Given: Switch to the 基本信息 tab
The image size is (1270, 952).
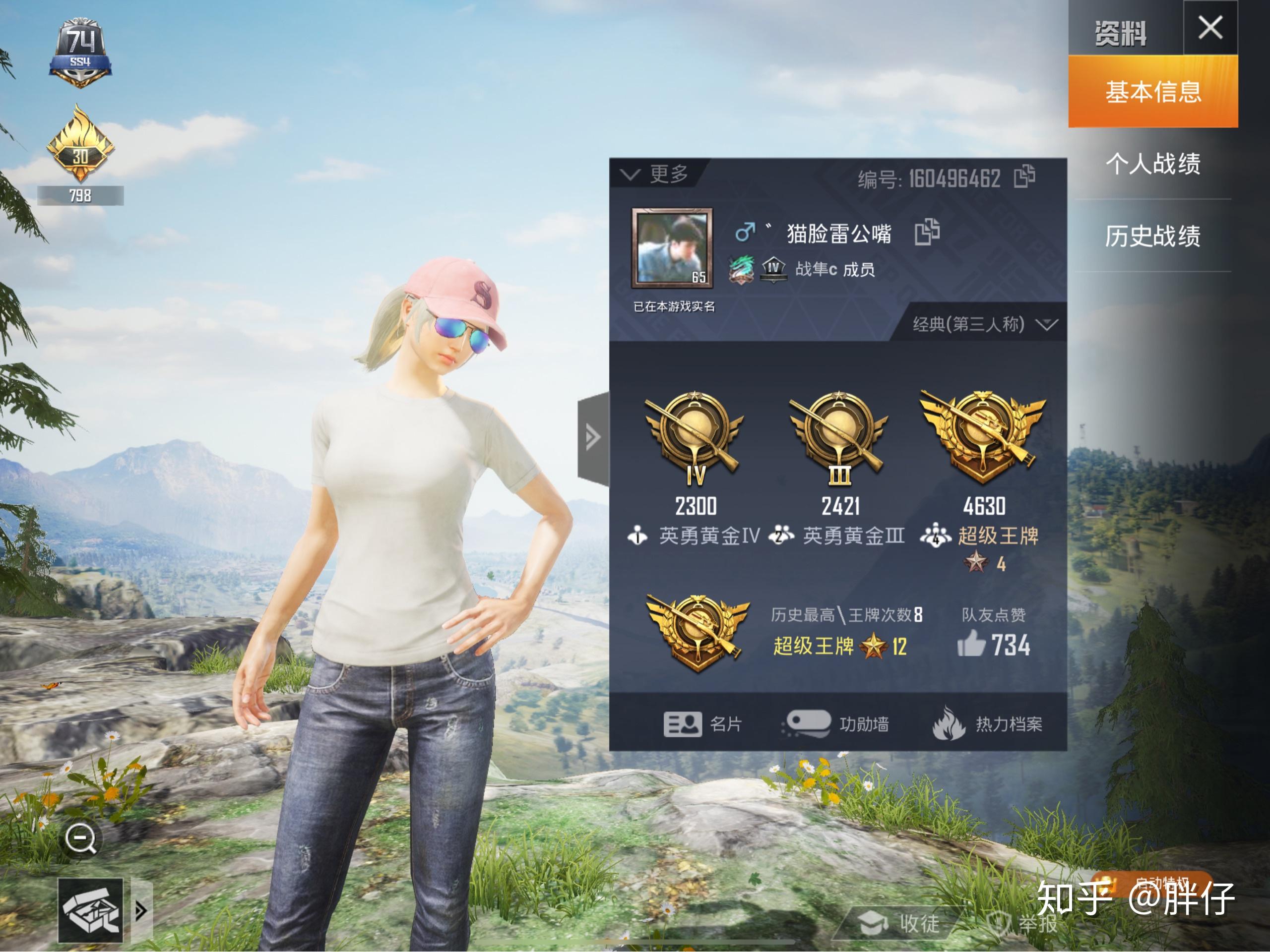Looking at the screenshot, I should (1152, 92).
